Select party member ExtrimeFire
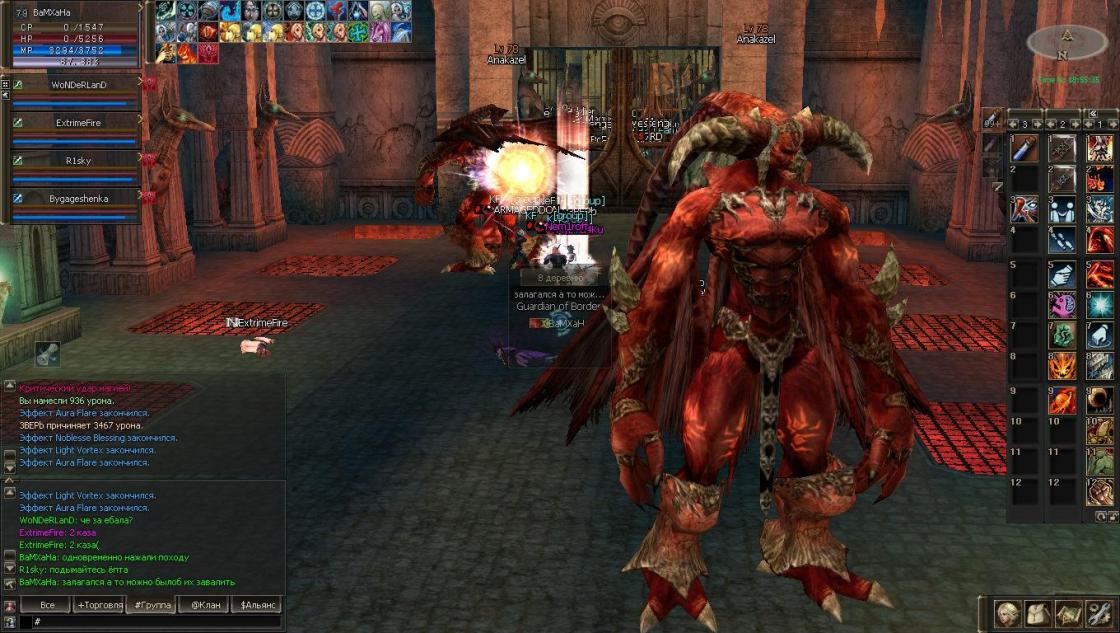Viewport: 1120px width, 633px height. tap(78, 123)
